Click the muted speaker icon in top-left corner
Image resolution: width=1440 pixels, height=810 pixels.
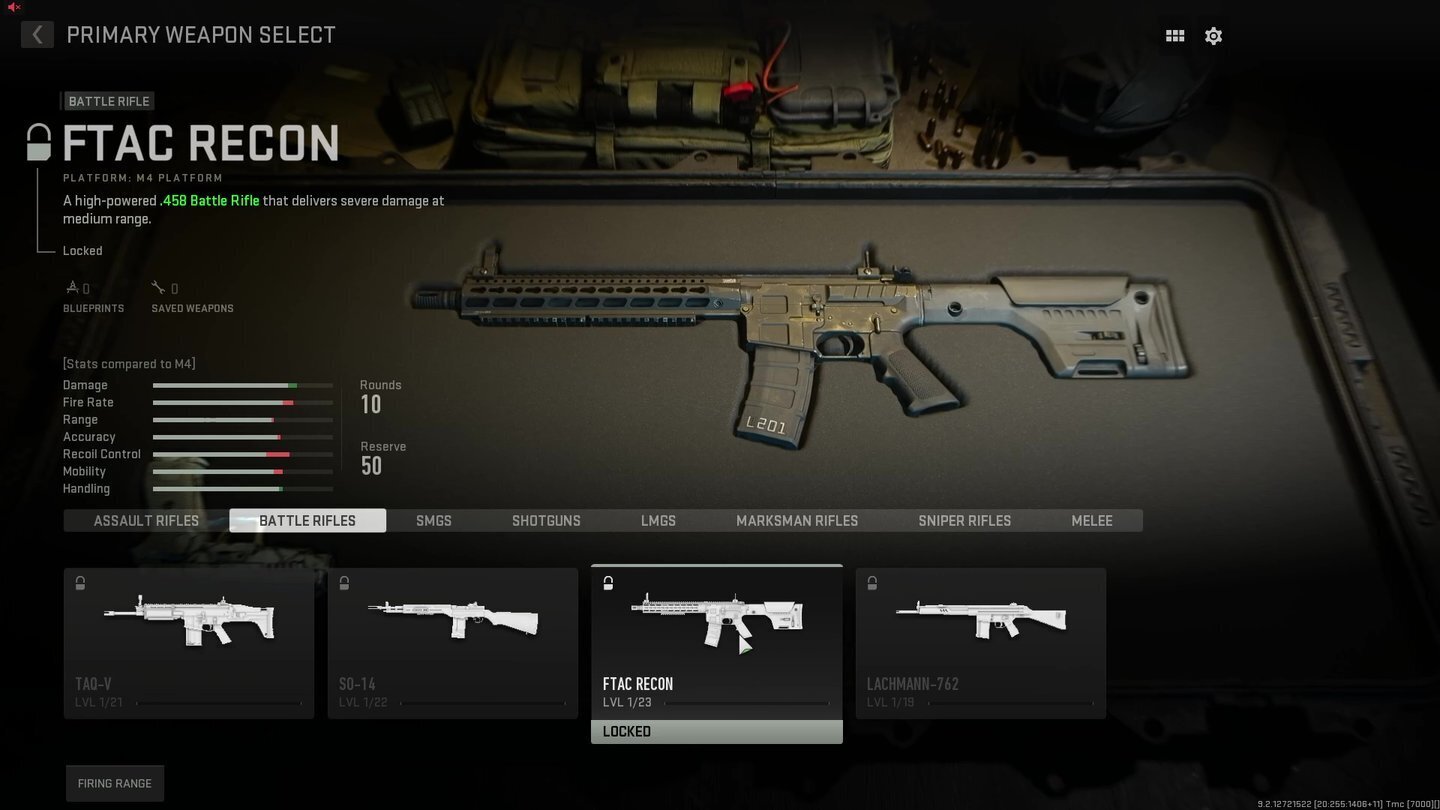pyautogui.click(x=12, y=8)
